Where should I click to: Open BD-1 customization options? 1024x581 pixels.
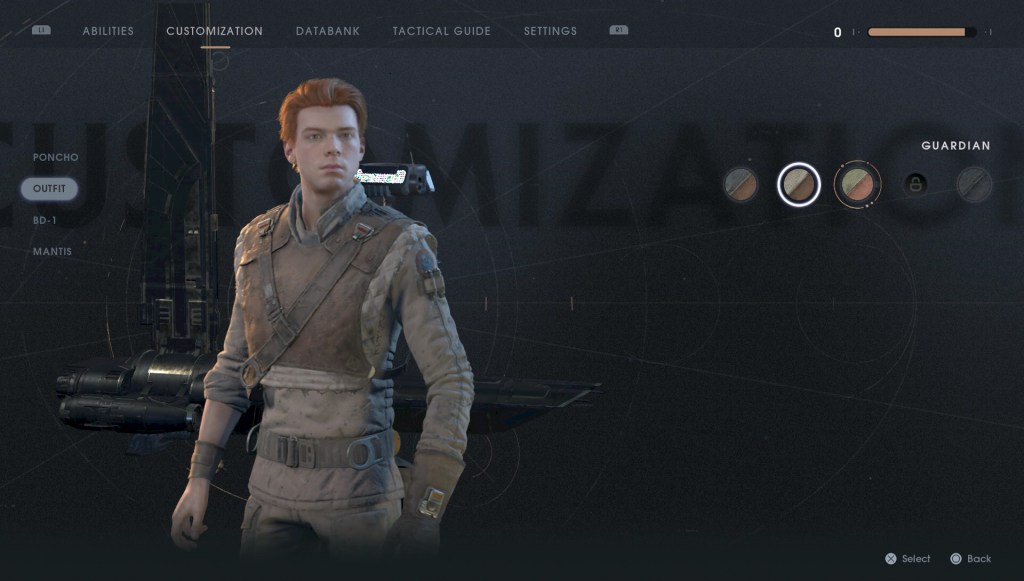click(x=45, y=220)
